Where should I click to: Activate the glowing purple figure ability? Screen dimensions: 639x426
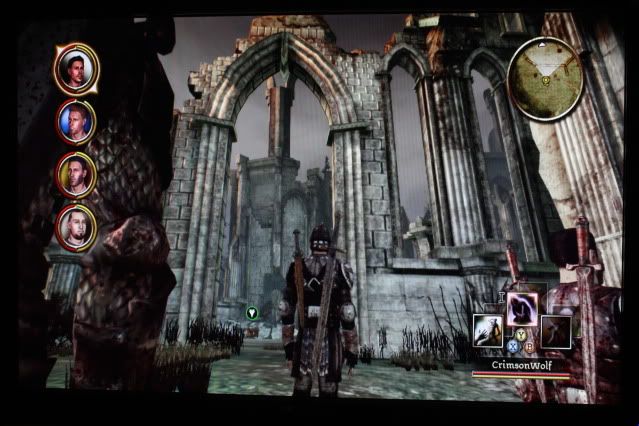[522, 307]
